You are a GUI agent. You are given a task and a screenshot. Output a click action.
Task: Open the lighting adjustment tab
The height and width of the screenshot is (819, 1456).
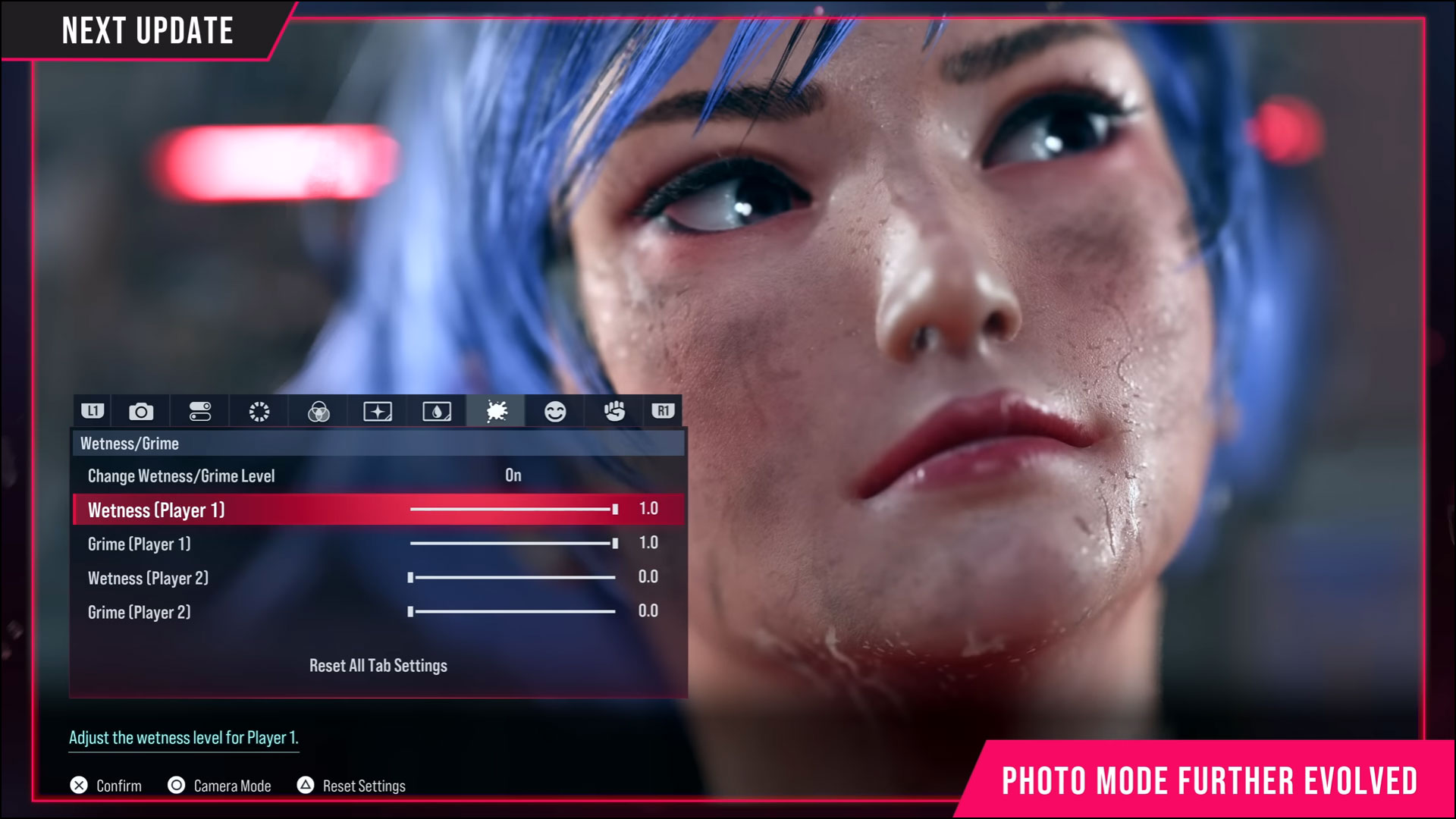259,411
